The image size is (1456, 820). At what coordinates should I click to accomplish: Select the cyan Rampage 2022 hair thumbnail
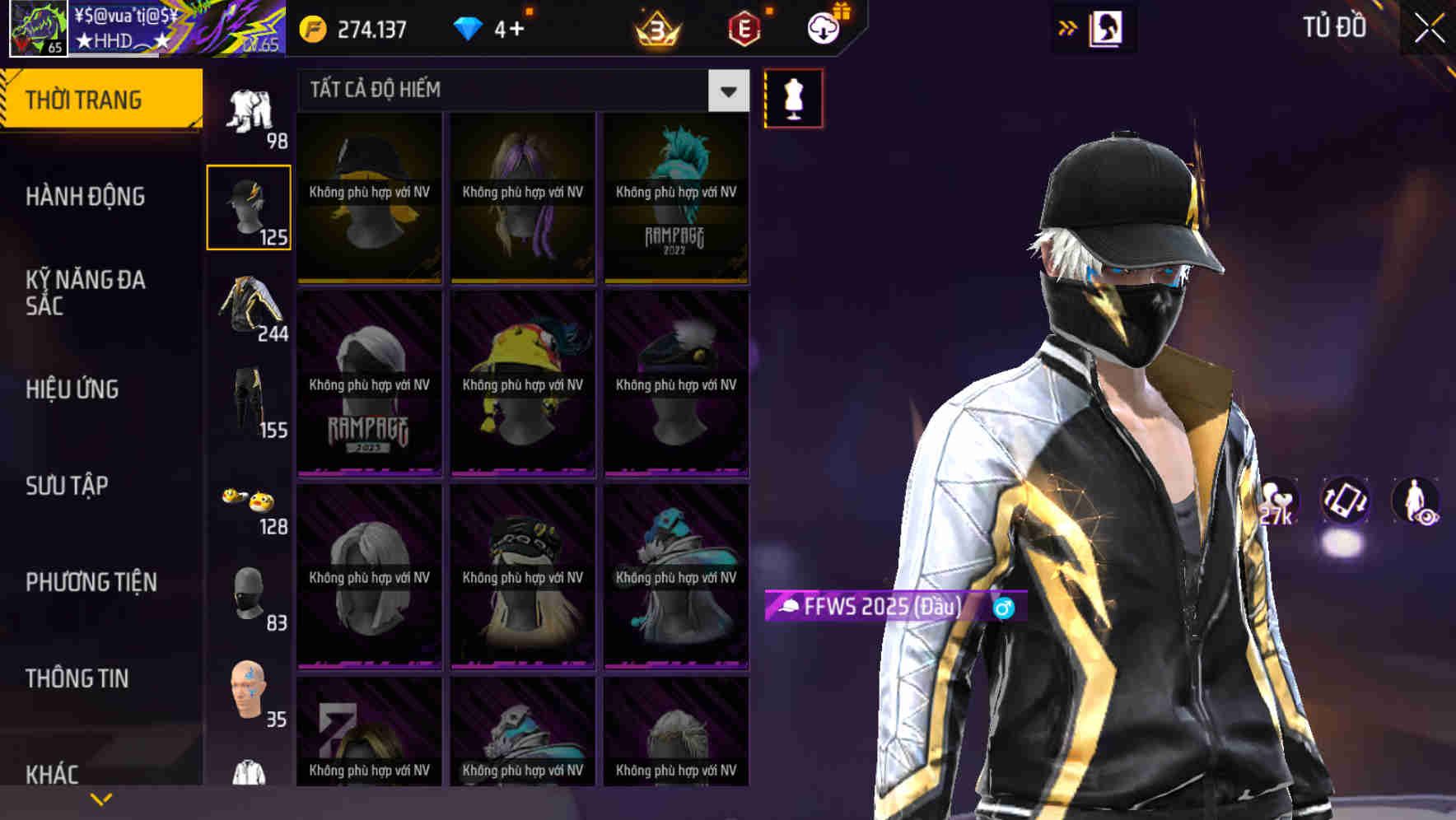[677, 198]
